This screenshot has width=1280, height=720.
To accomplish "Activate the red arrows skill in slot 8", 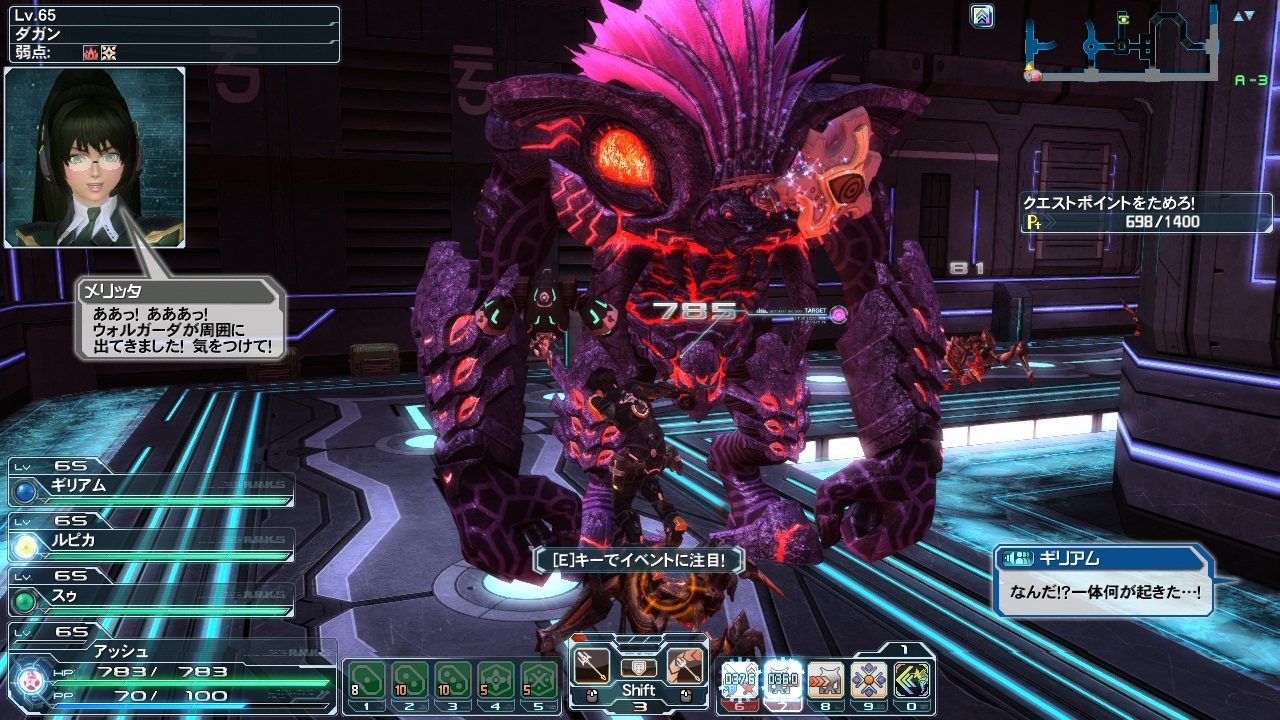I will 826,680.
